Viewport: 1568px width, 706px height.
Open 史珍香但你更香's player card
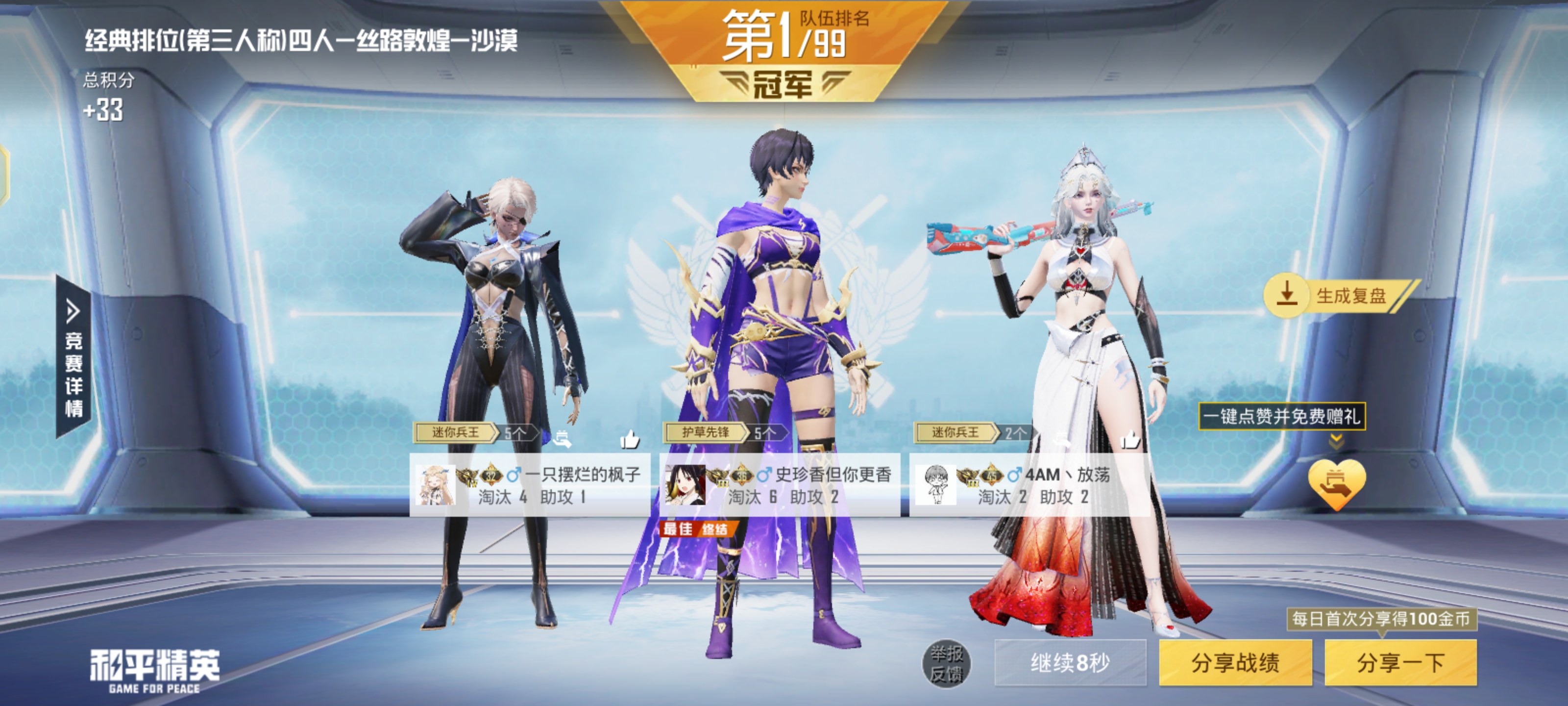[x=779, y=485]
